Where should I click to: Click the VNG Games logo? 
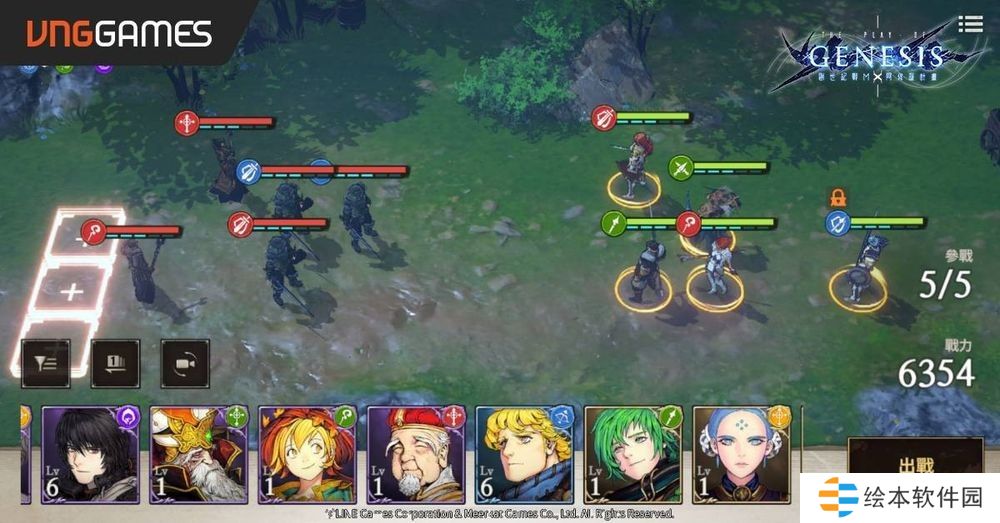coord(118,34)
